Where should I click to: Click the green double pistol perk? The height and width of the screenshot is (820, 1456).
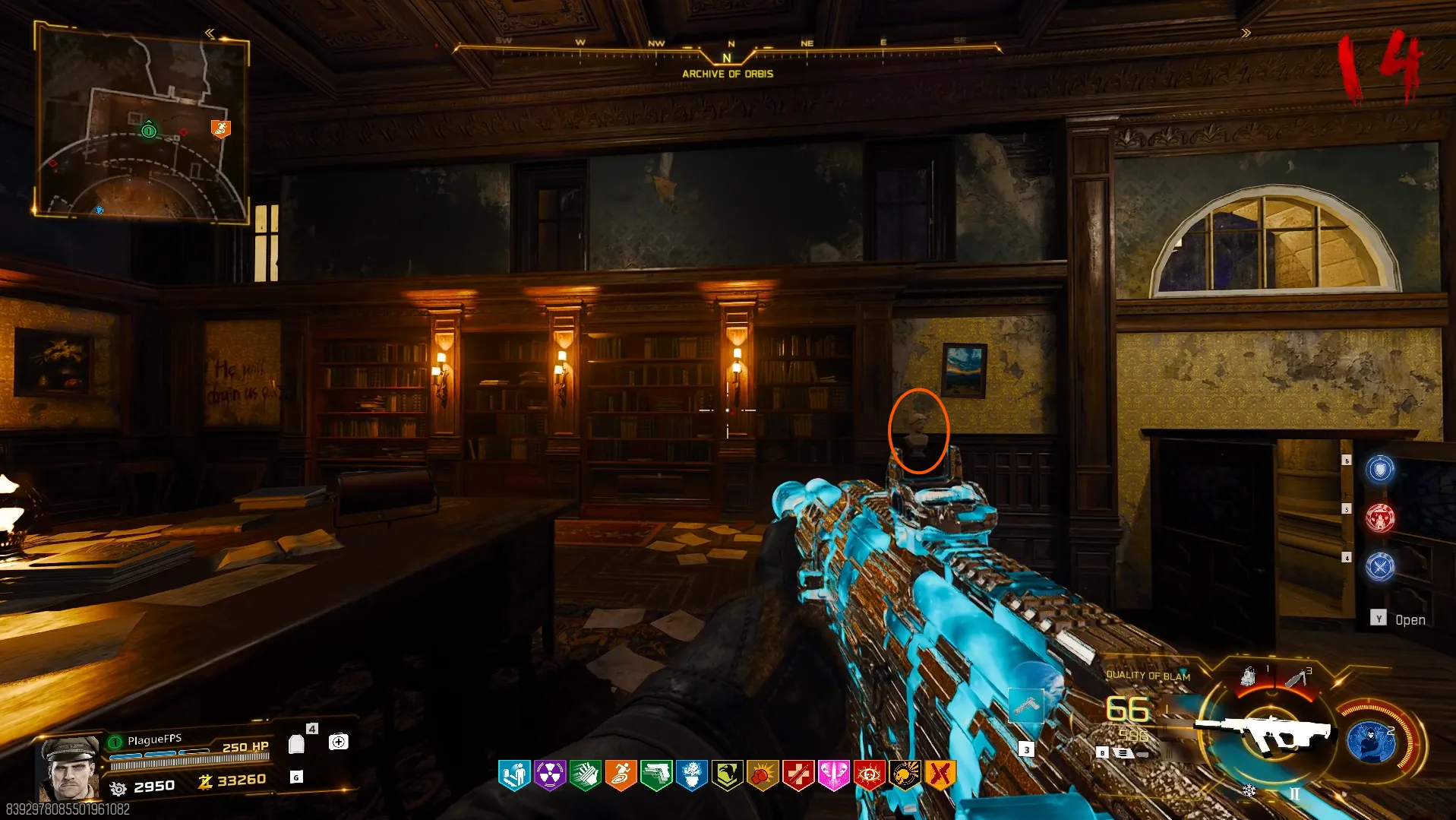click(x=656, y=775)
